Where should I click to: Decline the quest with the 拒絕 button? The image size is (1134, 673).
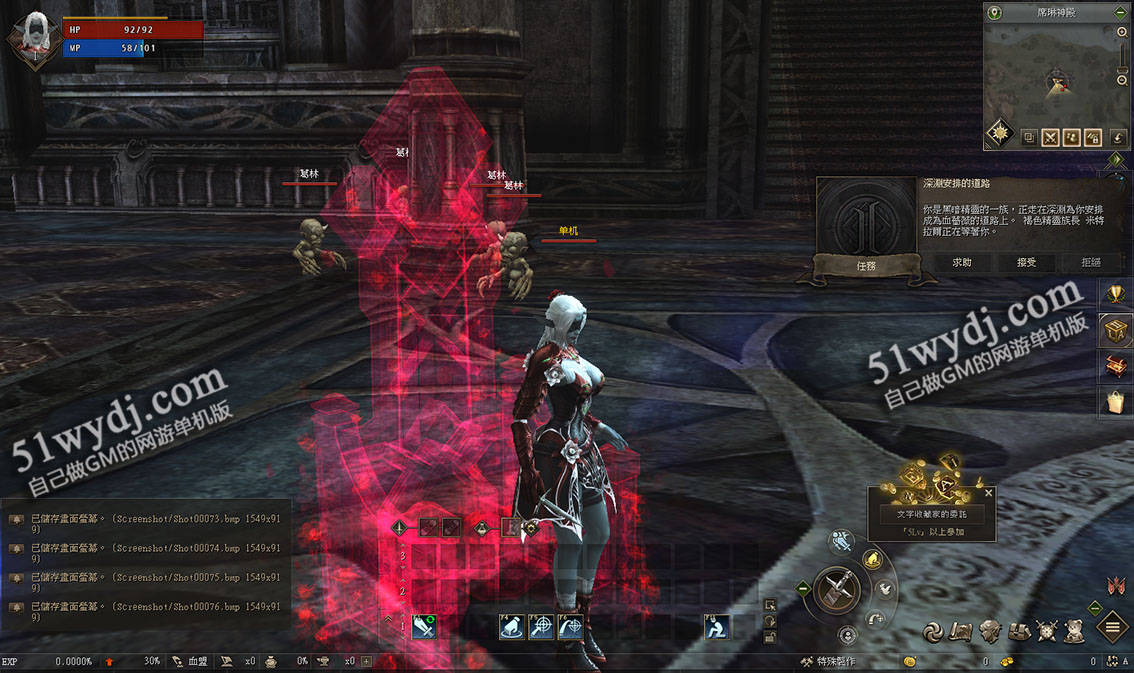tap(1090, 262)
